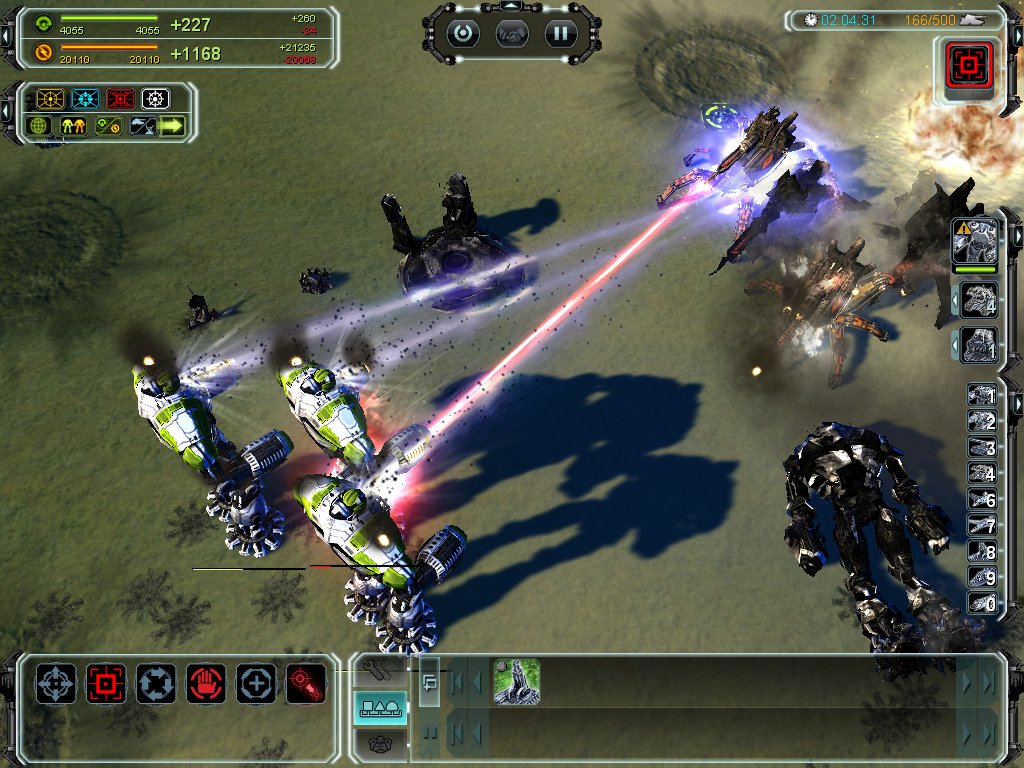Switch to the wrench construction tab
The height and width of the screenshot is (768, 1024).
(x=381, y=669)
